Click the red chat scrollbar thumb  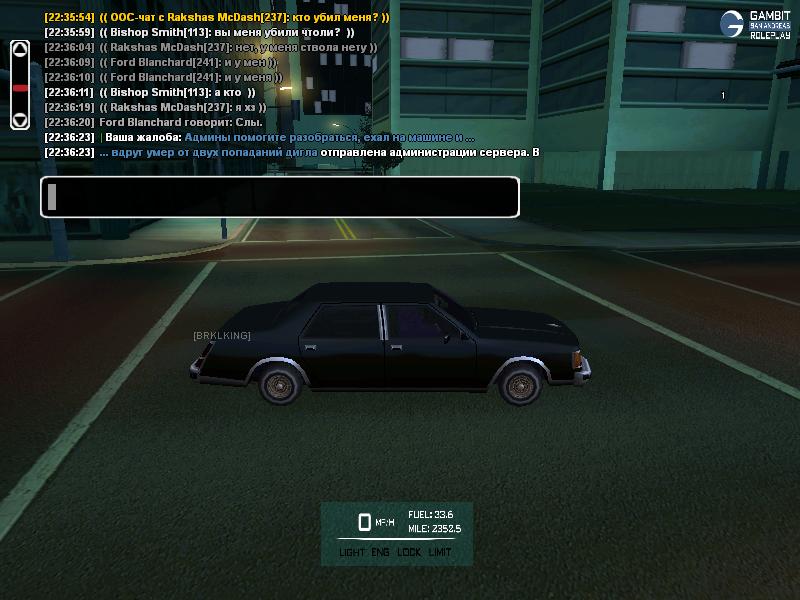click(x=19, y=88)
